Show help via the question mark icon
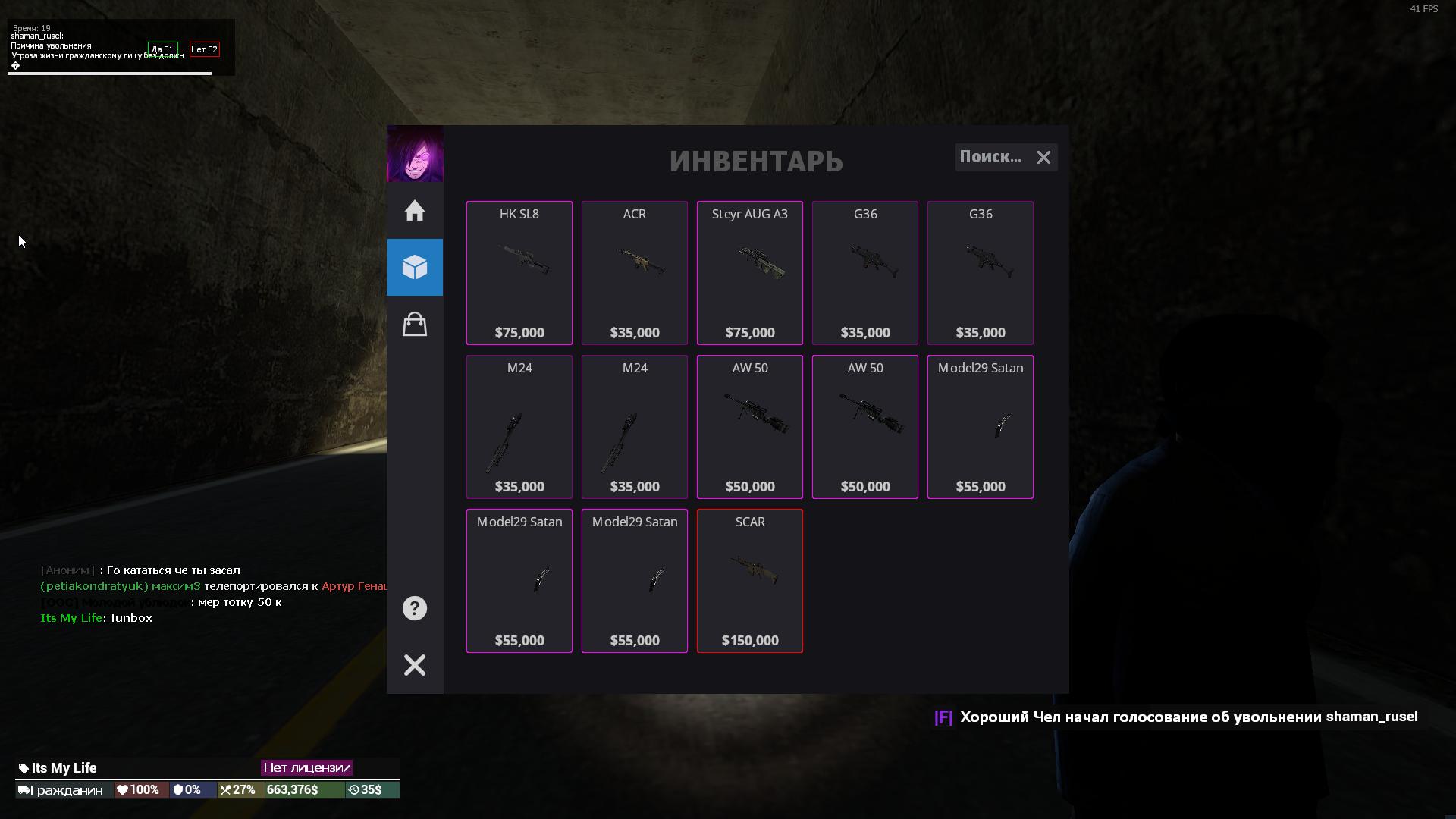The height and width of the screenshot is (819, 1456). (415, 608)
